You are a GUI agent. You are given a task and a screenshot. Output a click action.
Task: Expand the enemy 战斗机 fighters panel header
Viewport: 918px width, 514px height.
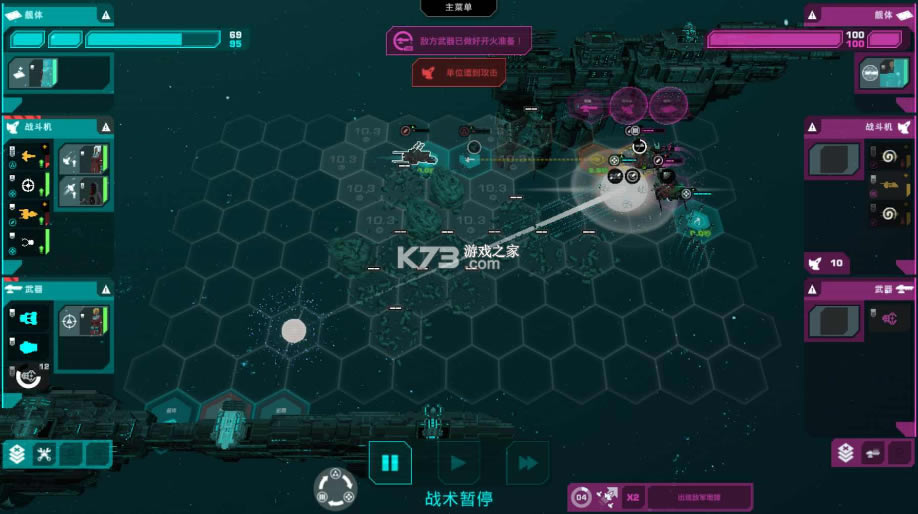(860, 127)
